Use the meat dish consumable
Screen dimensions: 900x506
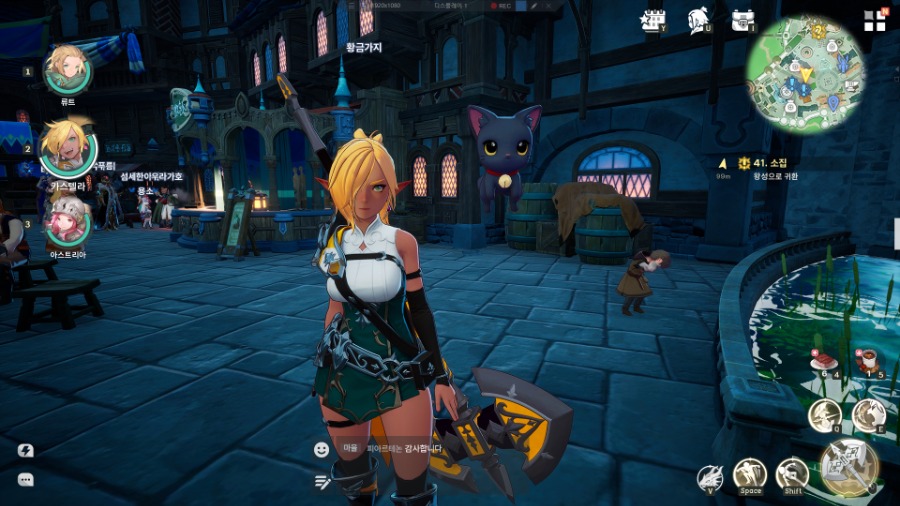tap(824, 363)
